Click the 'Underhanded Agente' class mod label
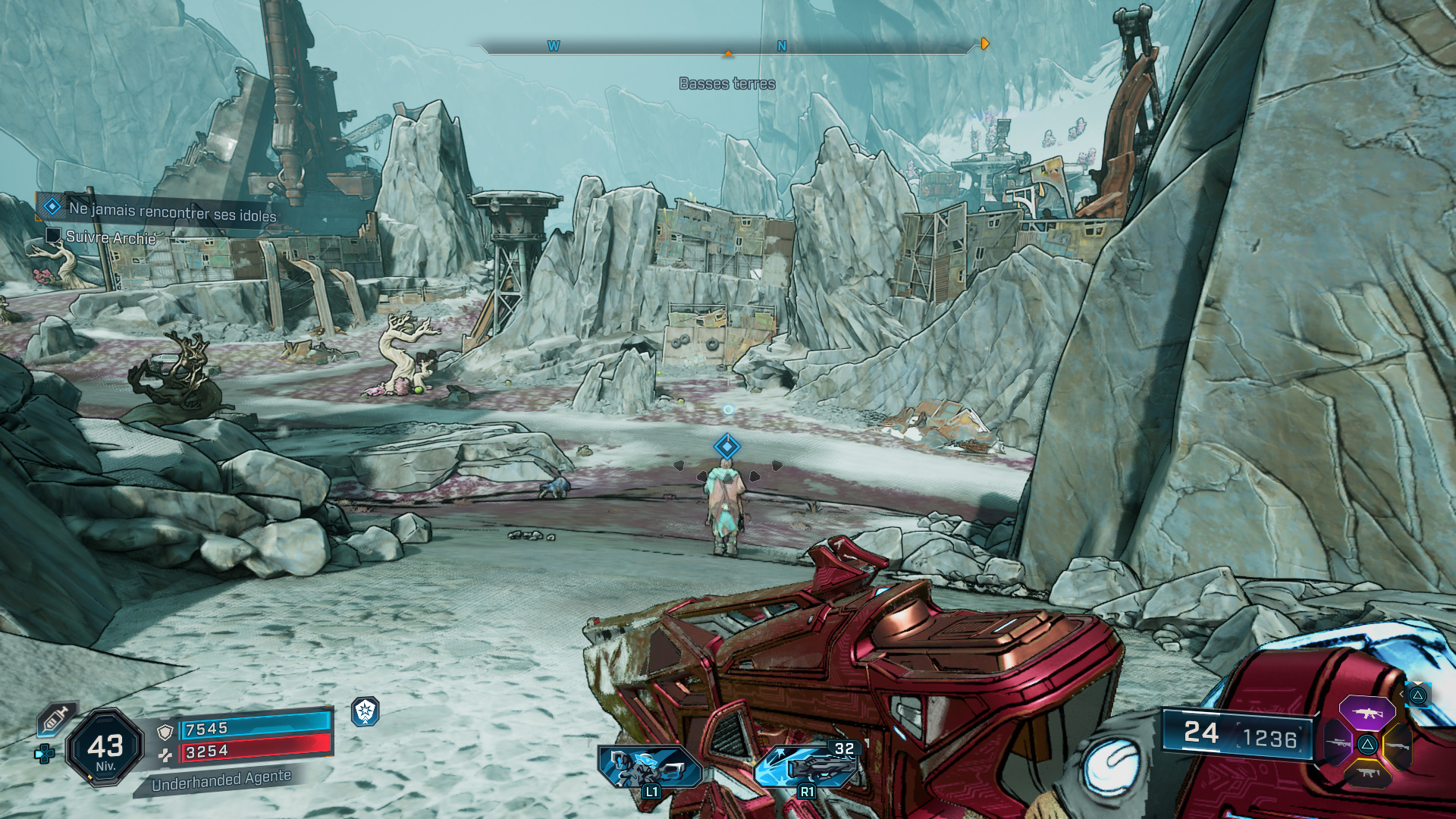 (x=221, y=780)
